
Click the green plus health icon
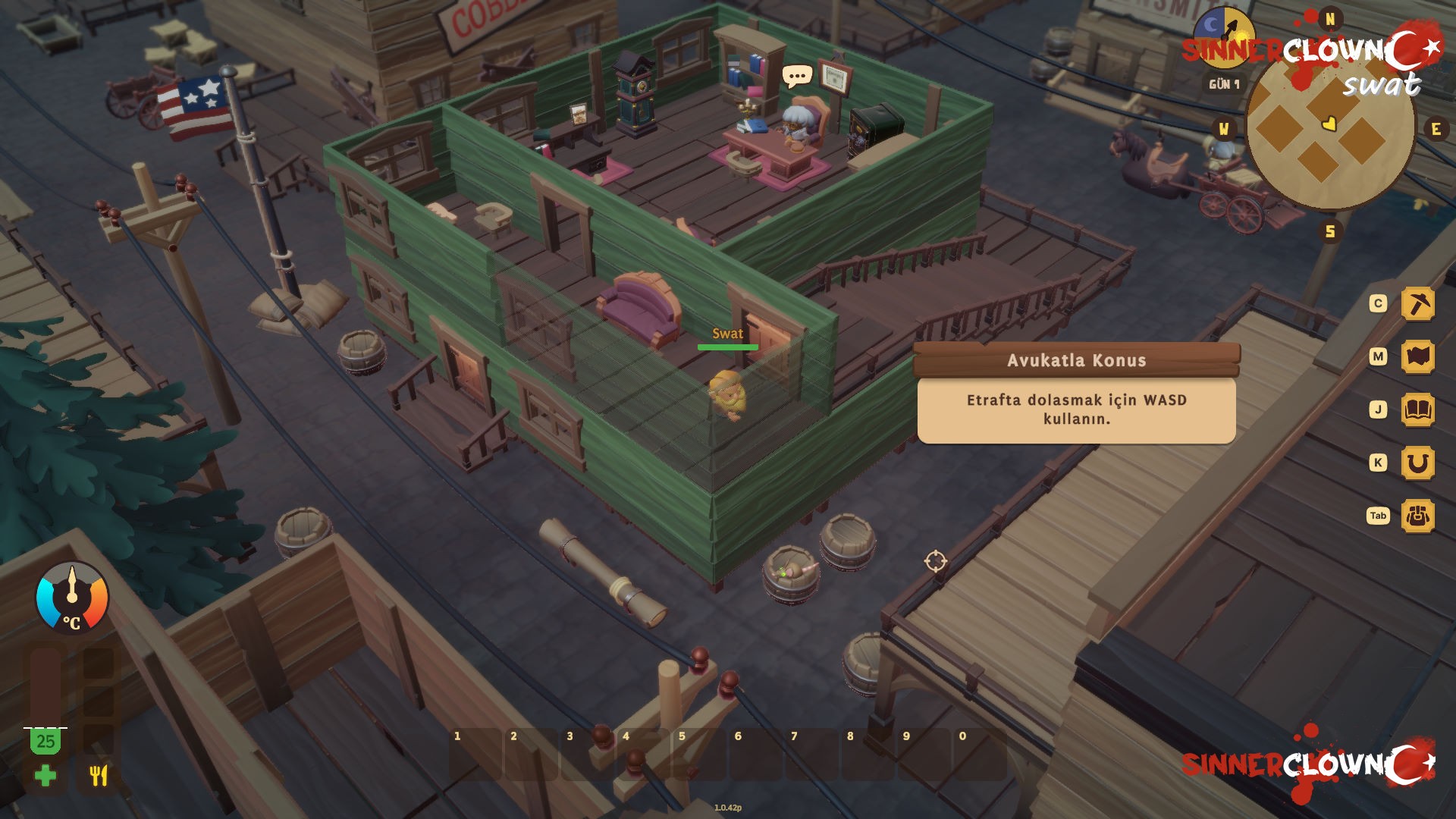point(45,776)
